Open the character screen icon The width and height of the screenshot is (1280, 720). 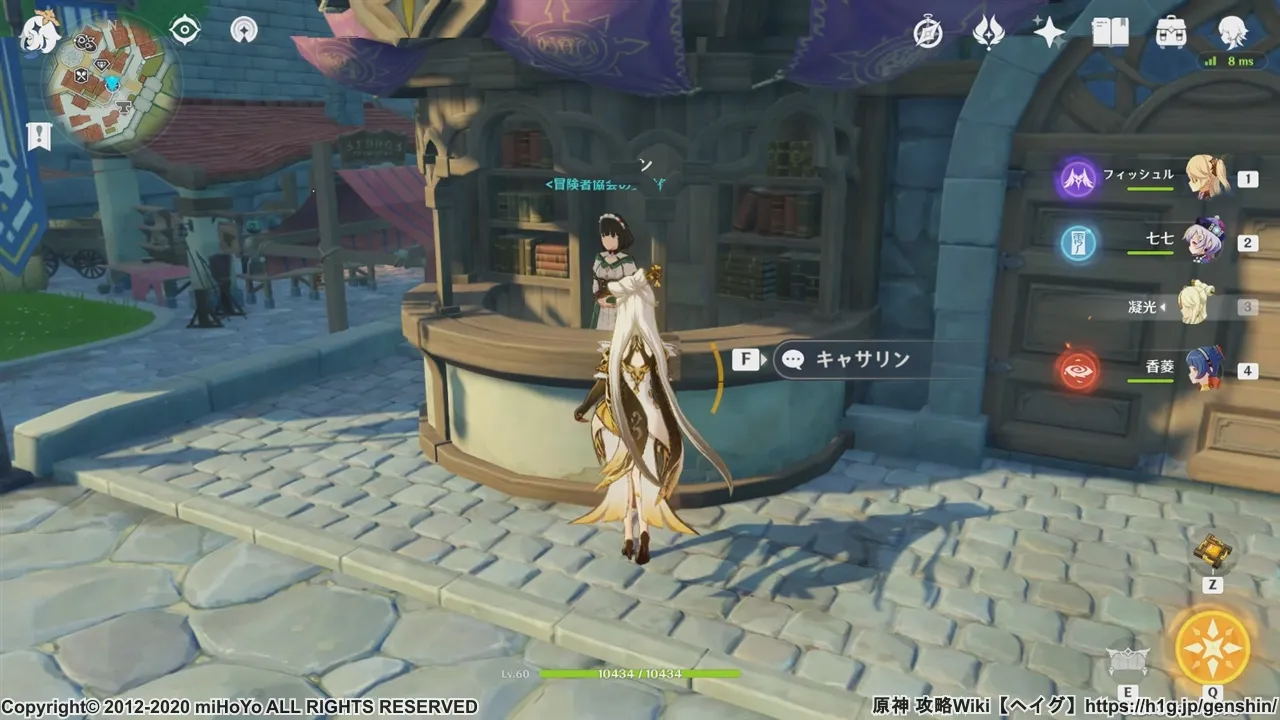click(1232, 33)
